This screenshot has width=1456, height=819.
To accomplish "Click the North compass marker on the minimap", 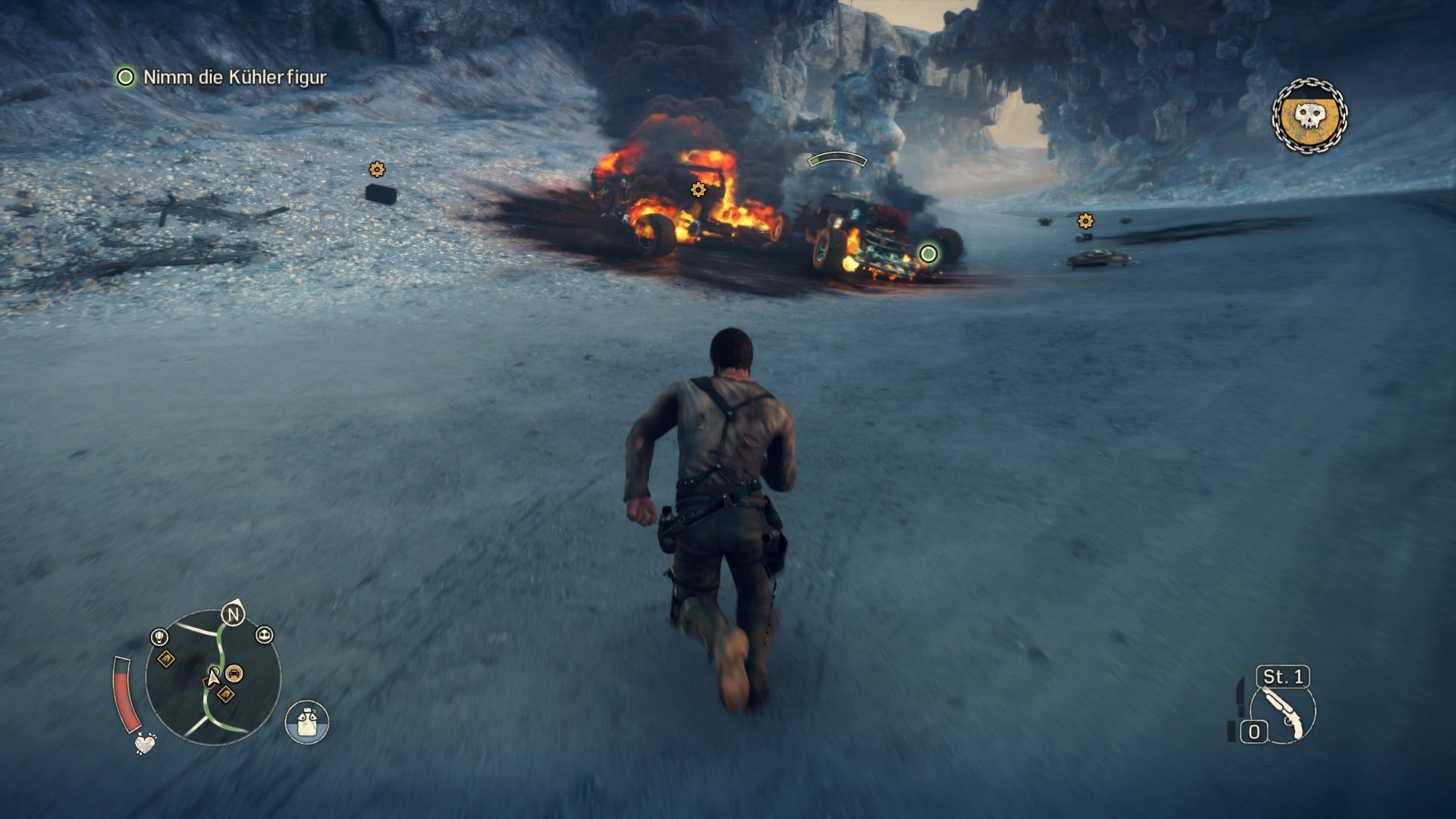I will coord(232,614).
